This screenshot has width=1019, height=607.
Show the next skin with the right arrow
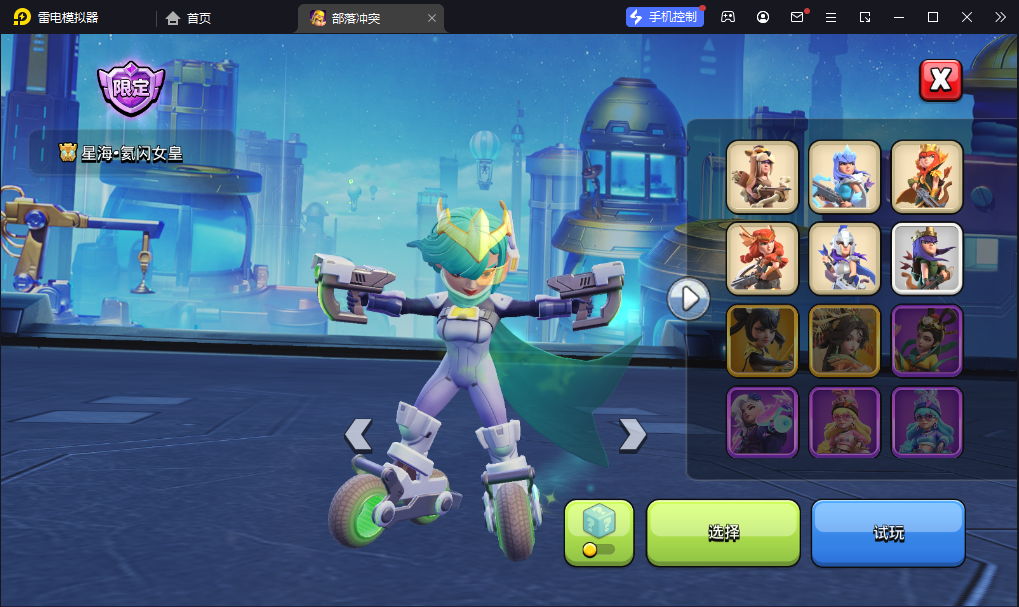[632, 434]
